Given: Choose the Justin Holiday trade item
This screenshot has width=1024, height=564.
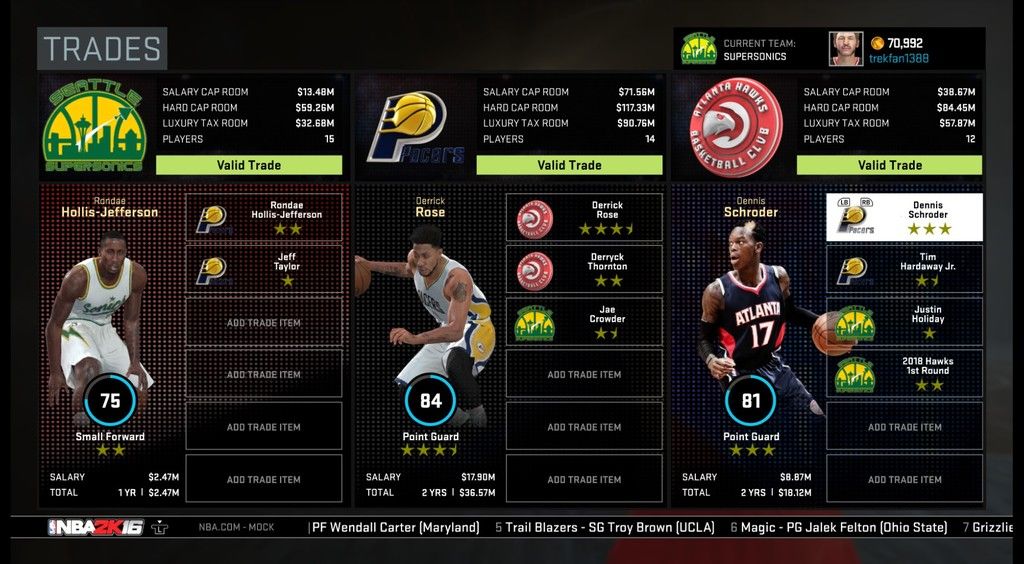Looking at the screenshot, I should (905, 322).
